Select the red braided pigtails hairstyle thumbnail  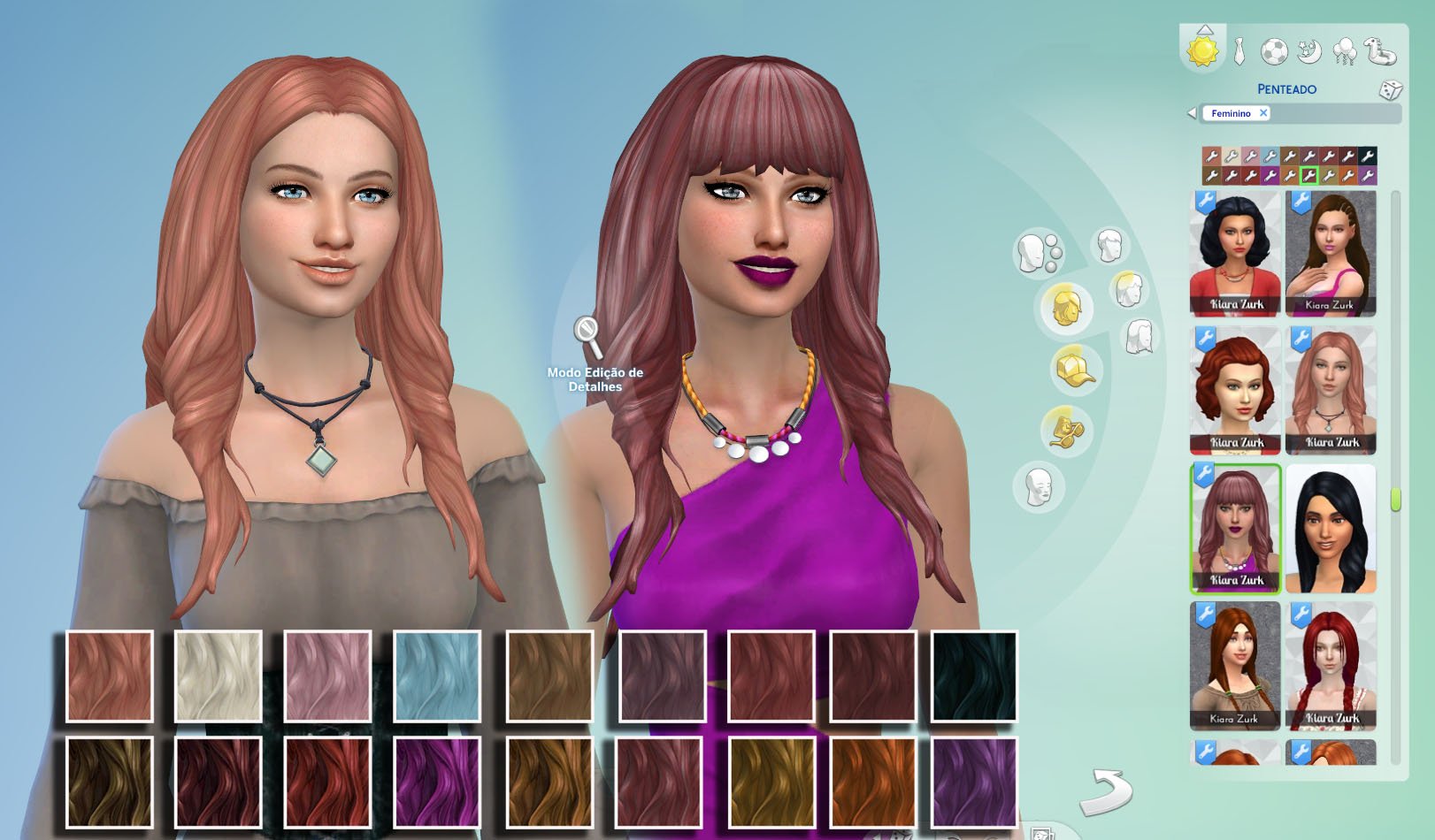tap(1331, 666)
